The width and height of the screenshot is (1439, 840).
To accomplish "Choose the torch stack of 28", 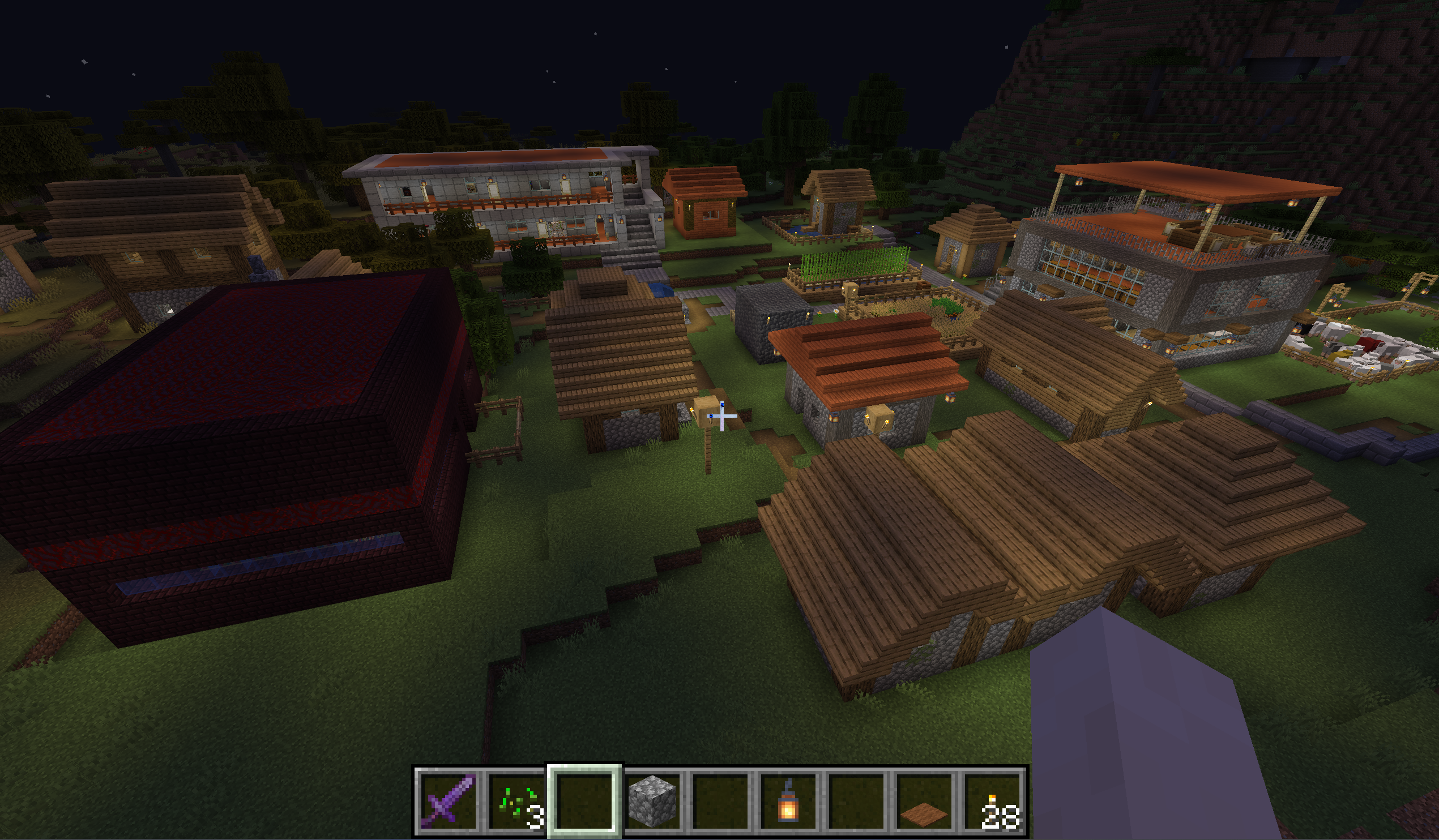I will click(x=992, y=800).
